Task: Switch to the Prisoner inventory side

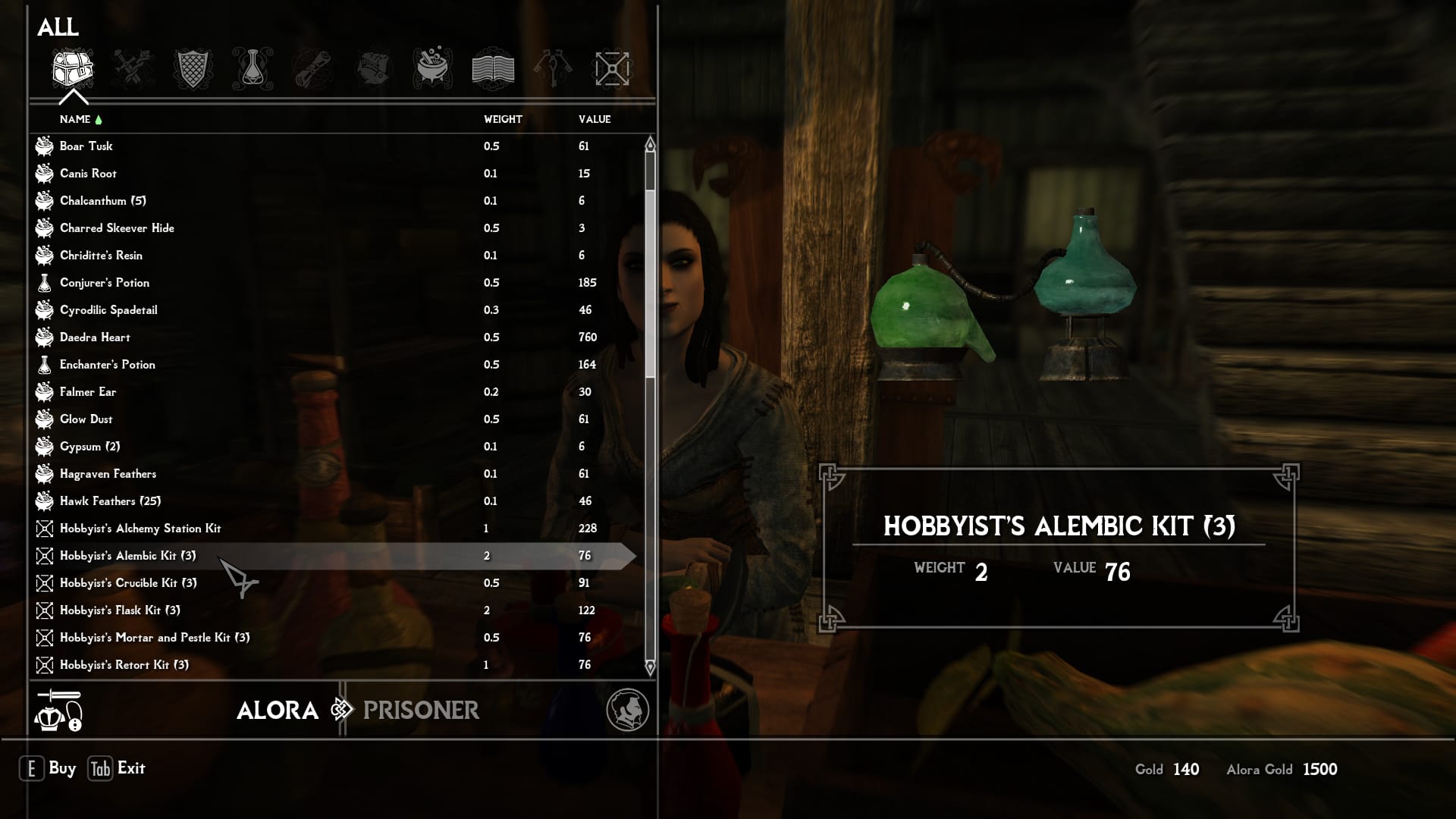Action: tap(421, 710)
